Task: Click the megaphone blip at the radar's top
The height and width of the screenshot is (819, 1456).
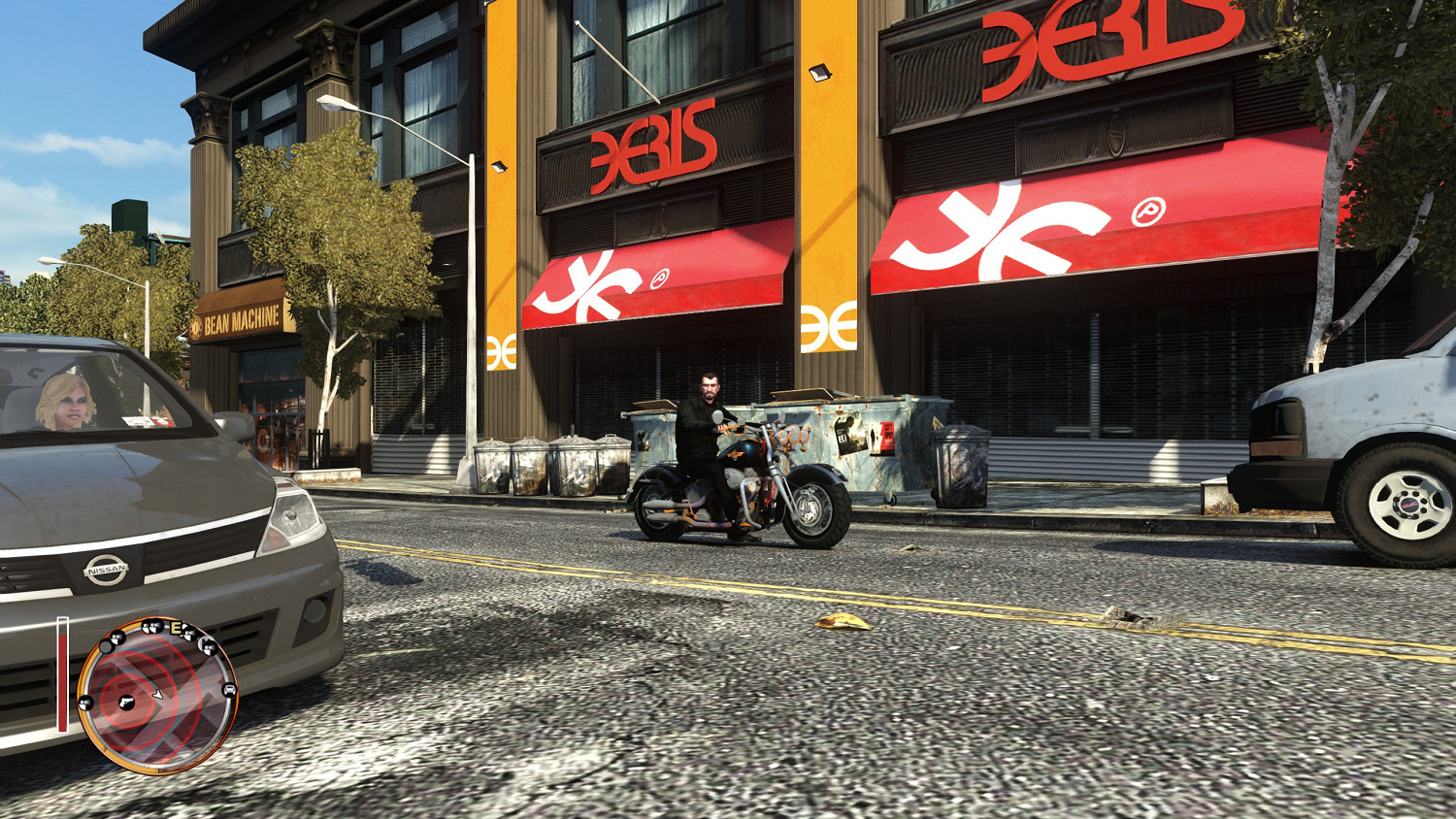Action: click(x=150, y=627)
